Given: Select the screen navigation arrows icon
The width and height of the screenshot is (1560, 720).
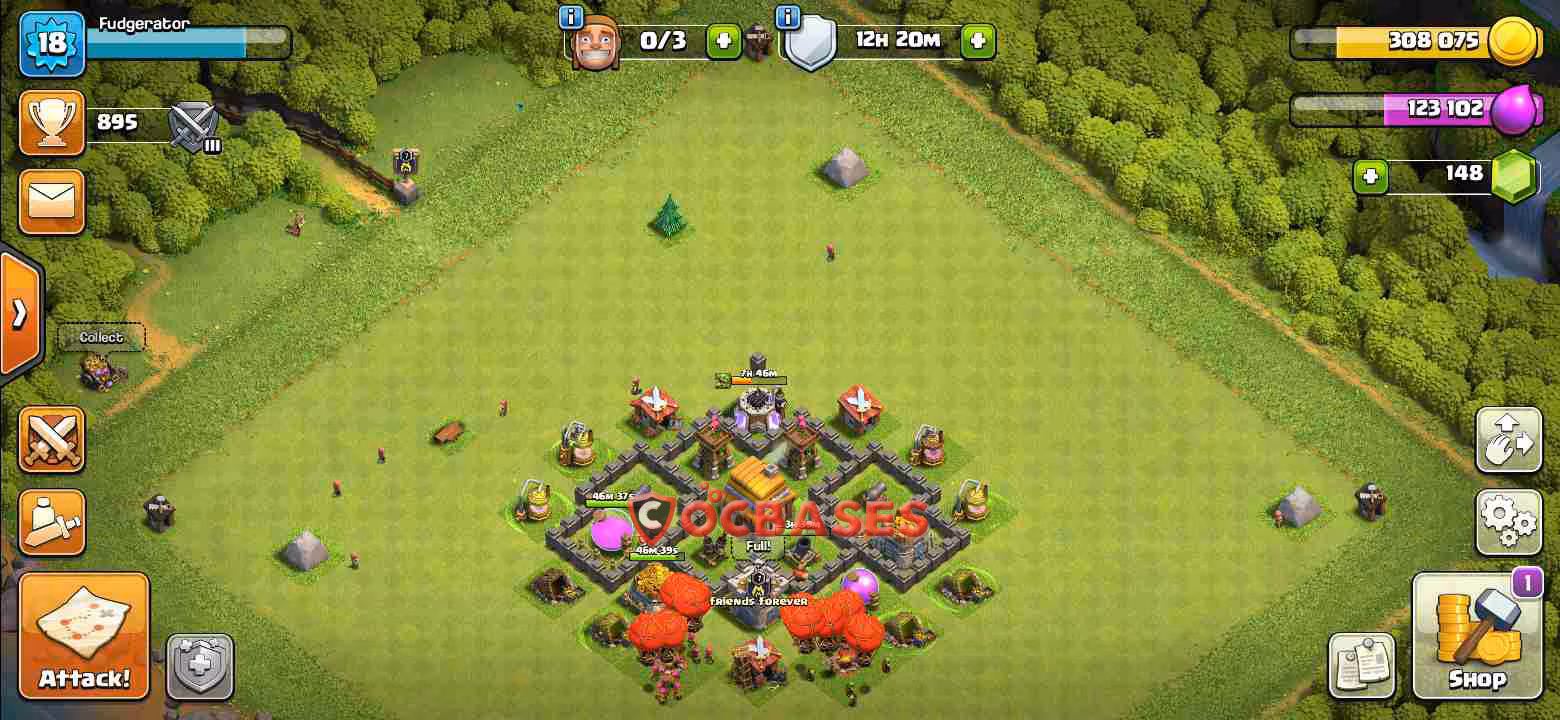Looking at the screenshot, I should [1508, 439].
